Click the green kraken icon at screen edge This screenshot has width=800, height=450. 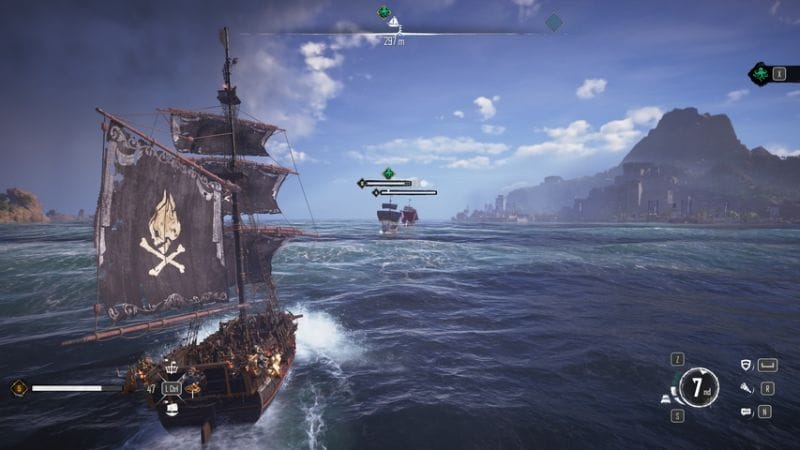tap(761, 74)
